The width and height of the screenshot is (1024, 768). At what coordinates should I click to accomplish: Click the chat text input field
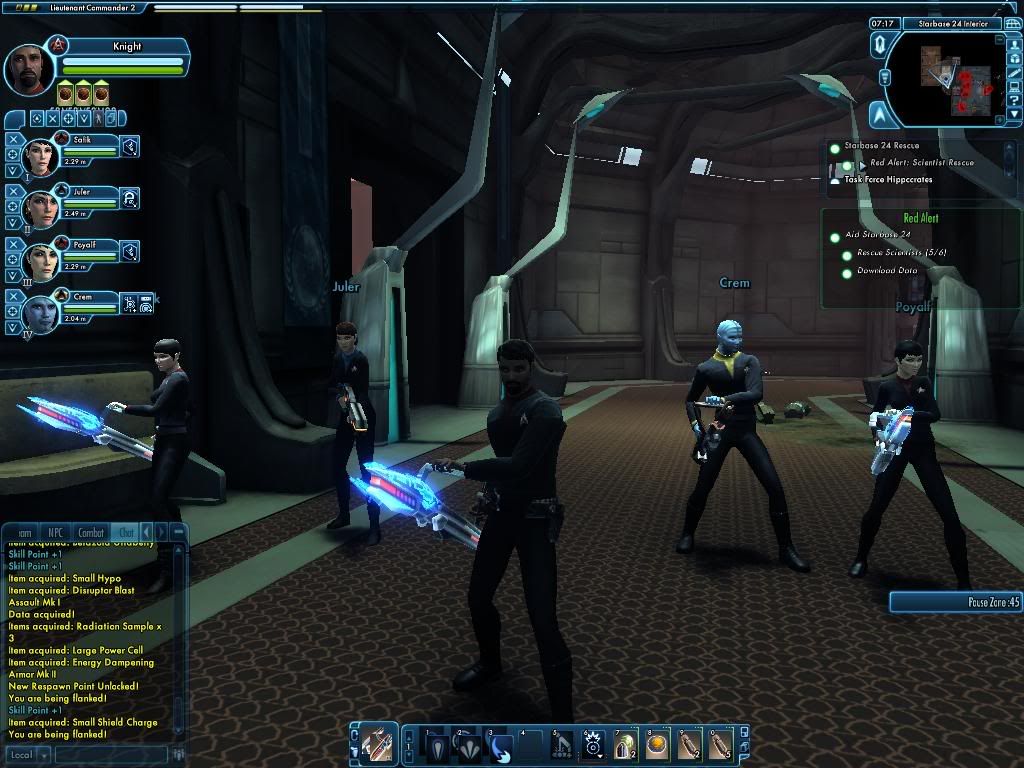click(x=110, y=754)
